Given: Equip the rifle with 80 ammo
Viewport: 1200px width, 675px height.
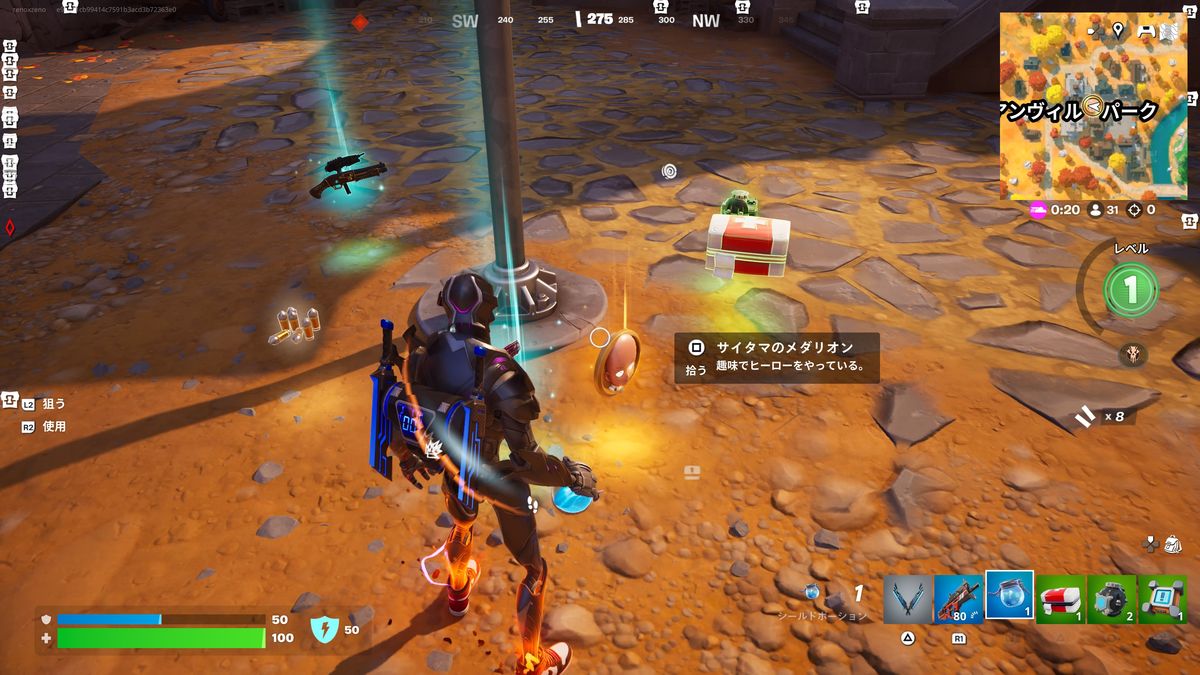Looking at the screenshot, I should pyautogui.click(x=958, y=600).
